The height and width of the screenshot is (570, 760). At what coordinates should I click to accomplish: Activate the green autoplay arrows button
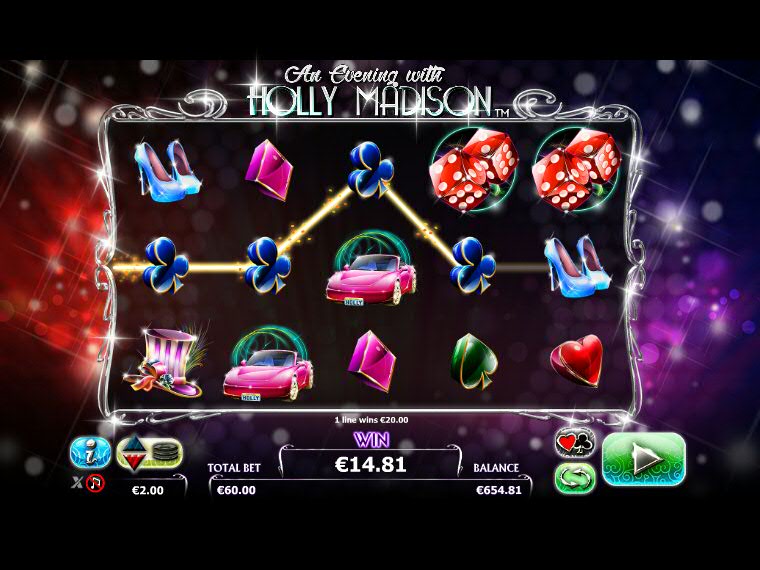(x=574, y=477)
